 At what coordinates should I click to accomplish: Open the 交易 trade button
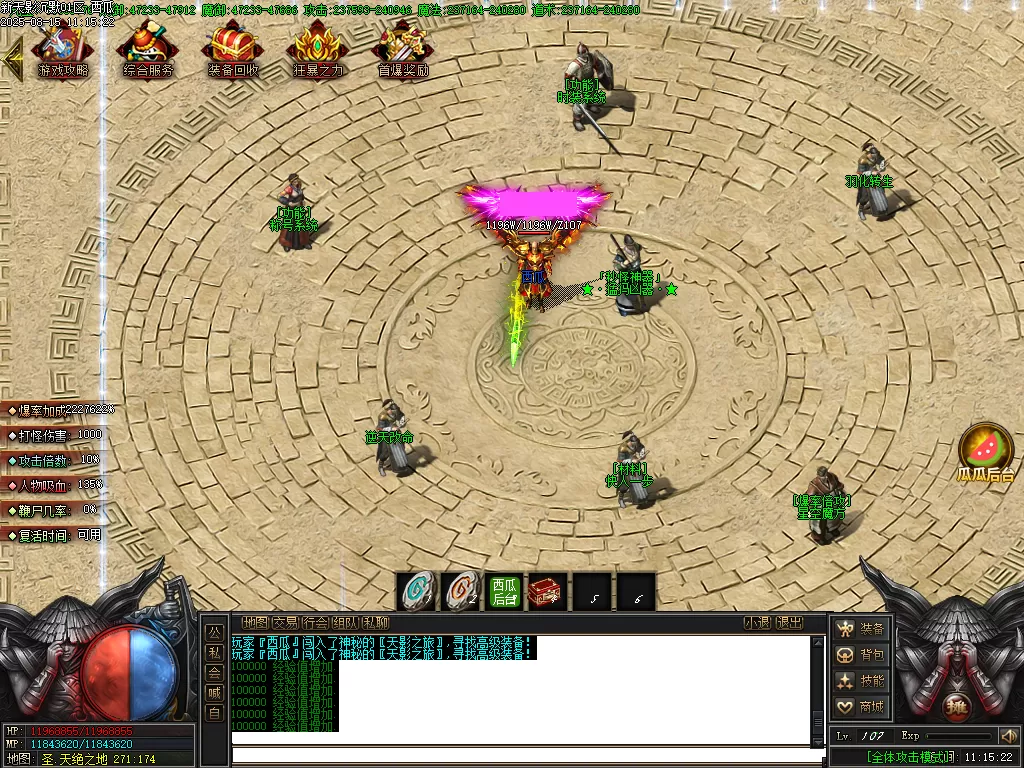[x=285, y=623]
